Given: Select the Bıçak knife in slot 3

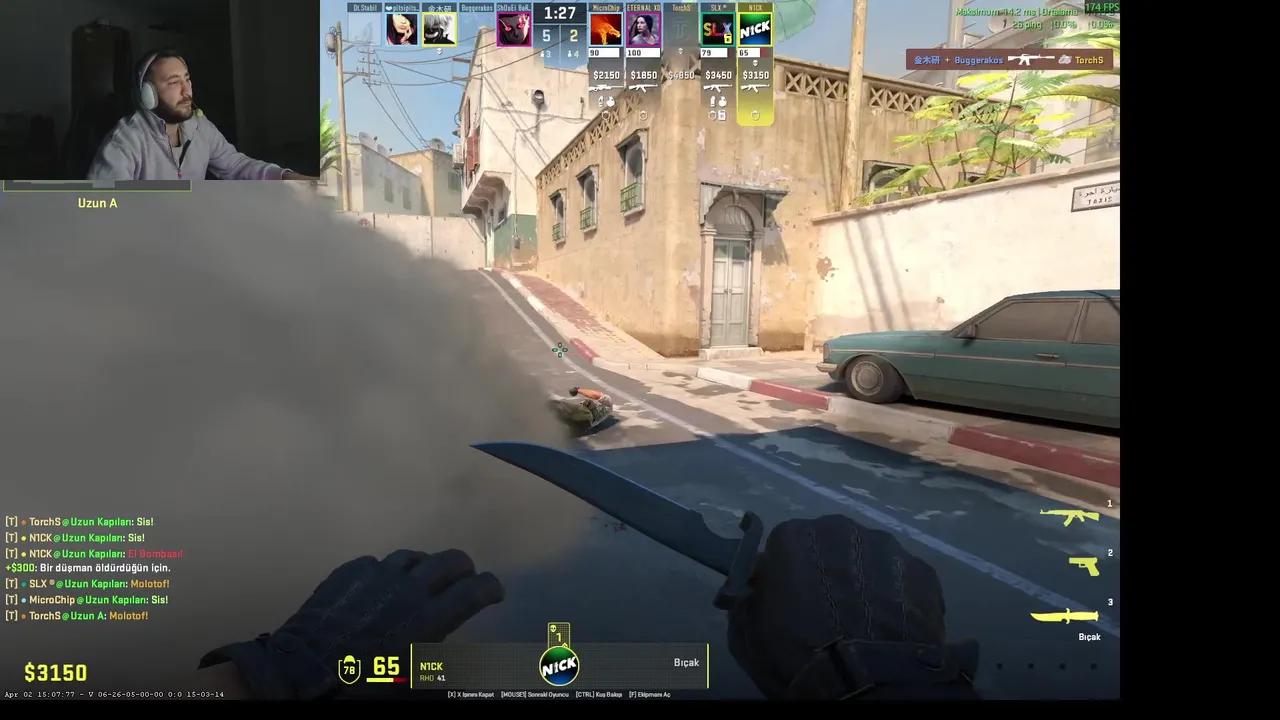Looking at the screenshot, I should (1067, 616).
